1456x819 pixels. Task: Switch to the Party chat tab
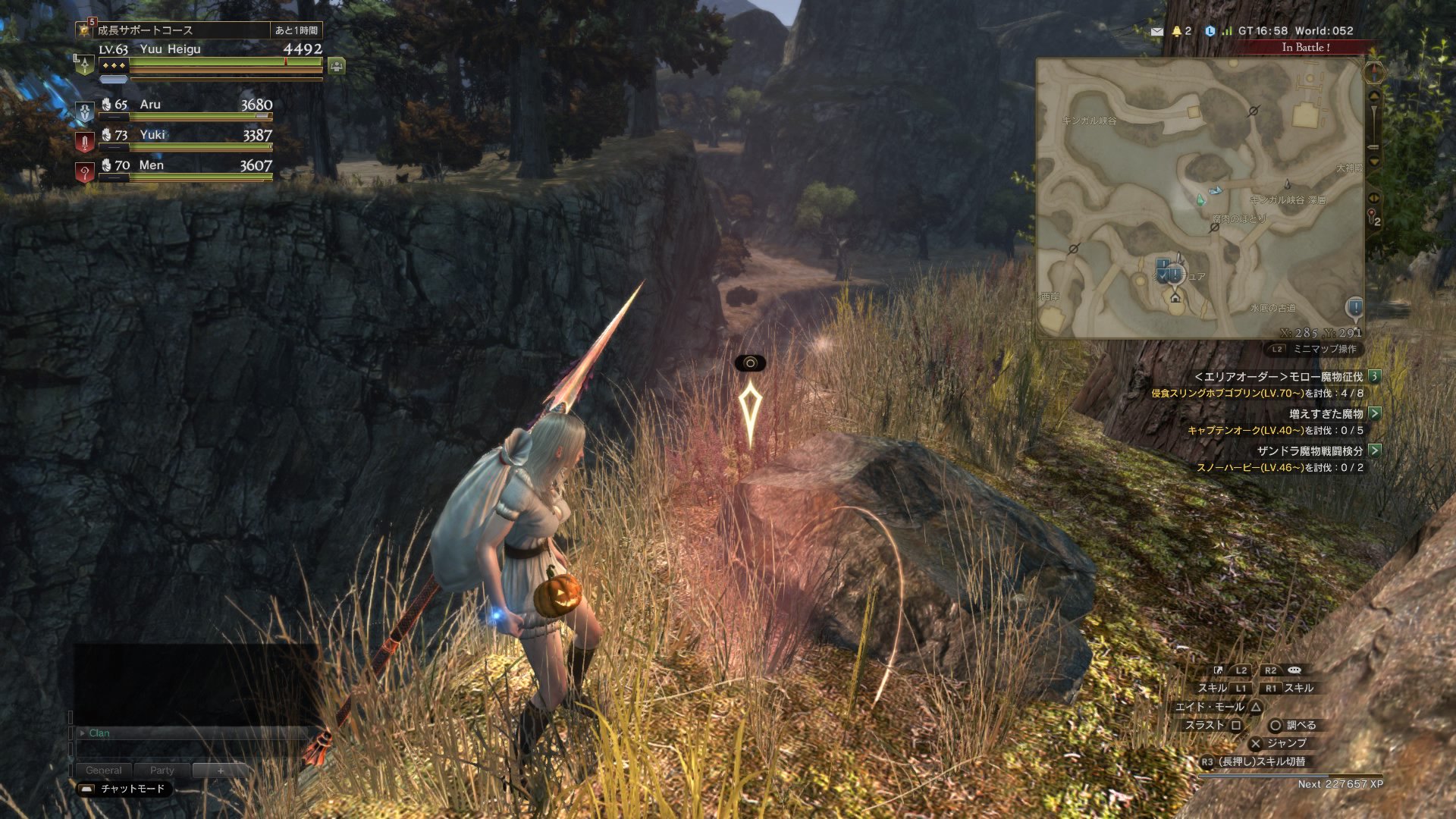pos(162,770)
